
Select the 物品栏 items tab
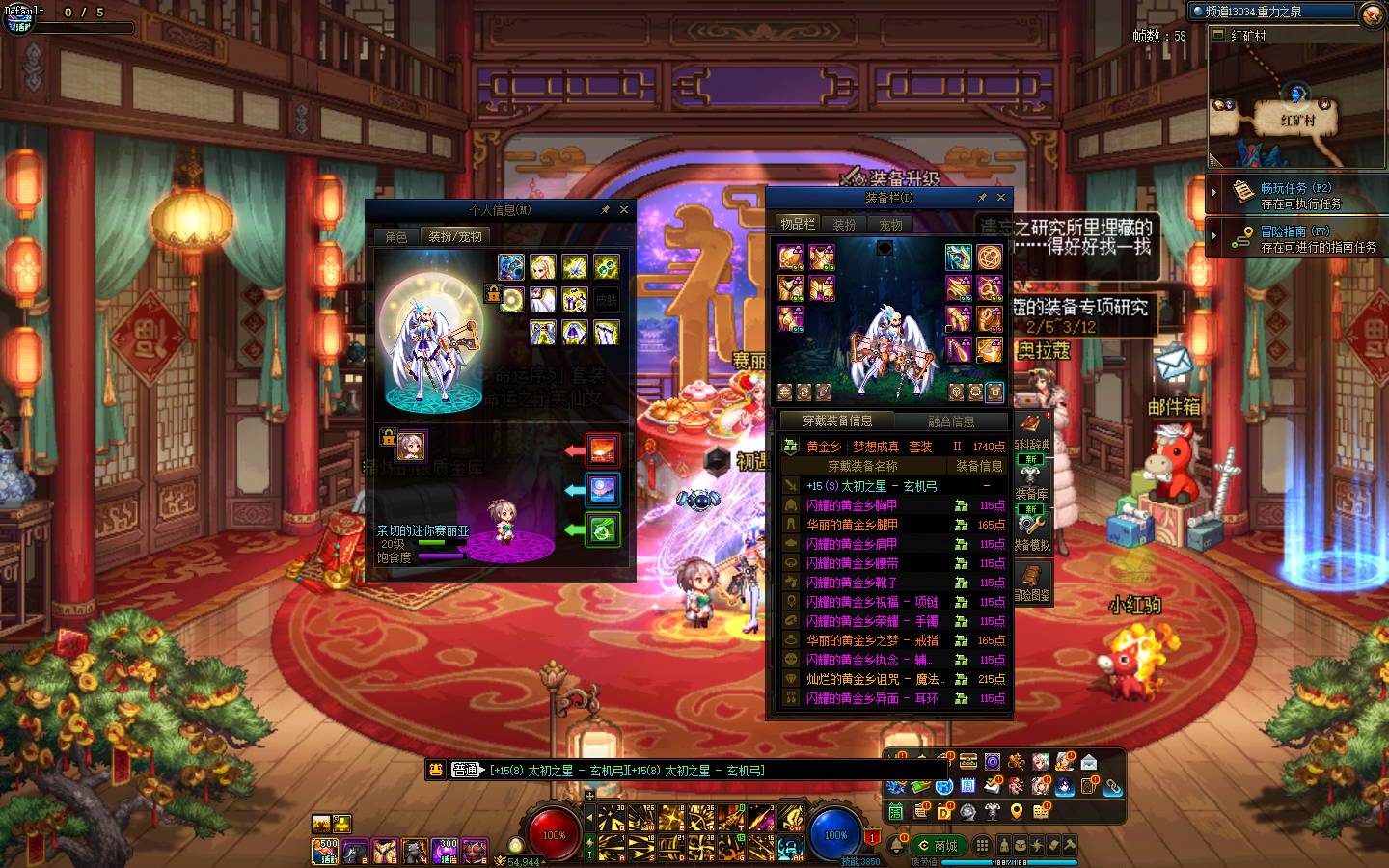[x=798, y=224]
